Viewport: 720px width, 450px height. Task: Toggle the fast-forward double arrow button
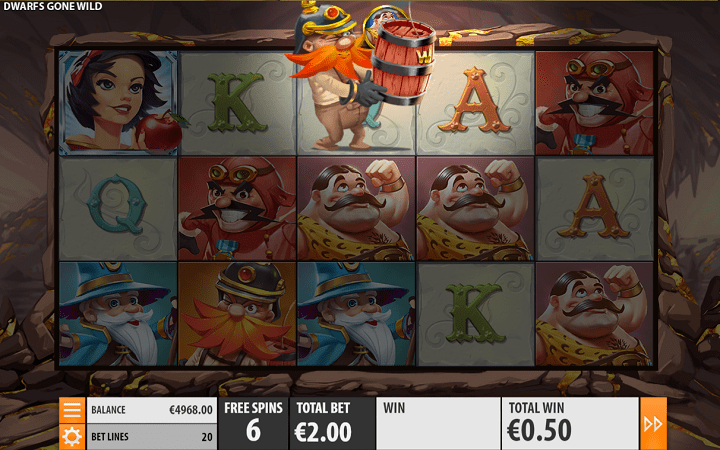point(653,424)
